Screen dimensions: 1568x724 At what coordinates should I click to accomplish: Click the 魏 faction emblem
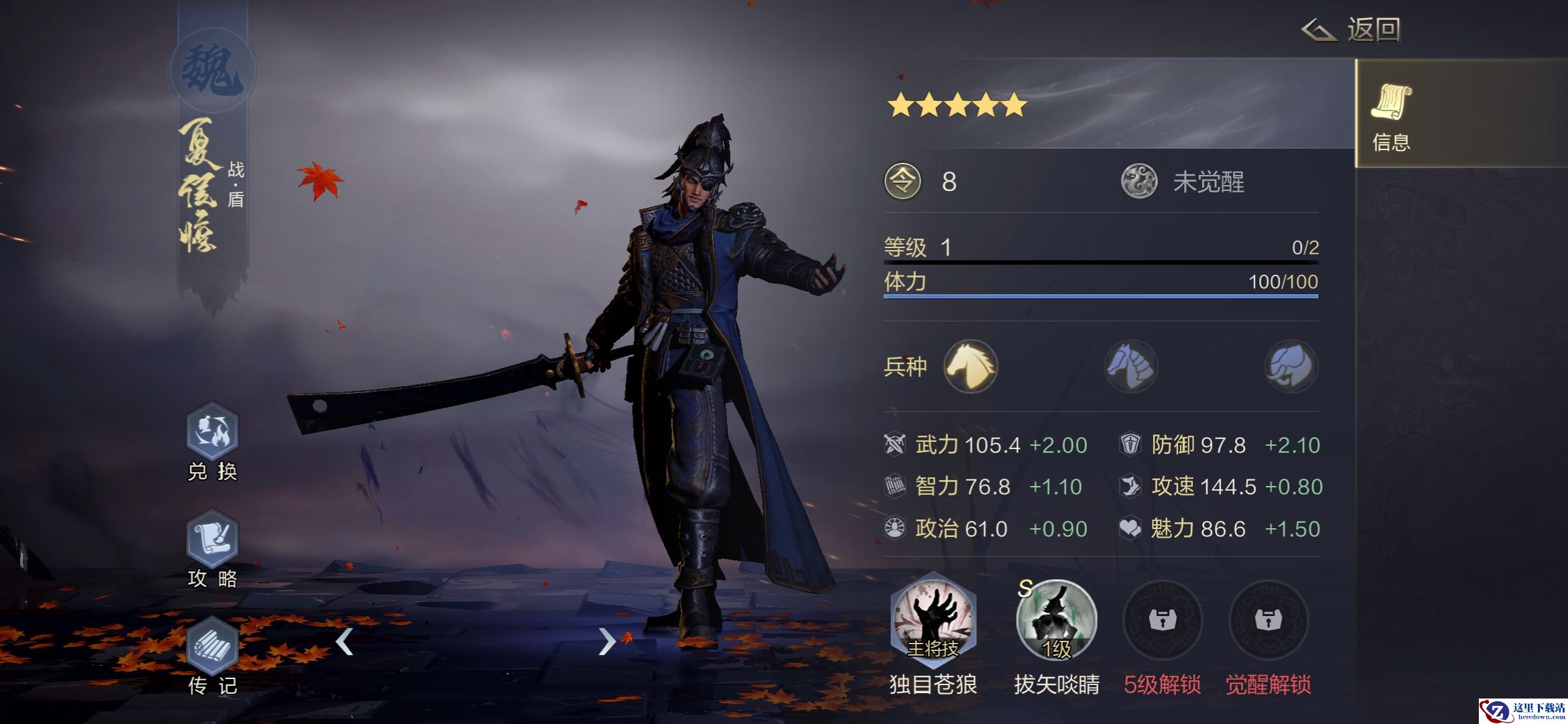pyautogui.click(x=212, y=71)
